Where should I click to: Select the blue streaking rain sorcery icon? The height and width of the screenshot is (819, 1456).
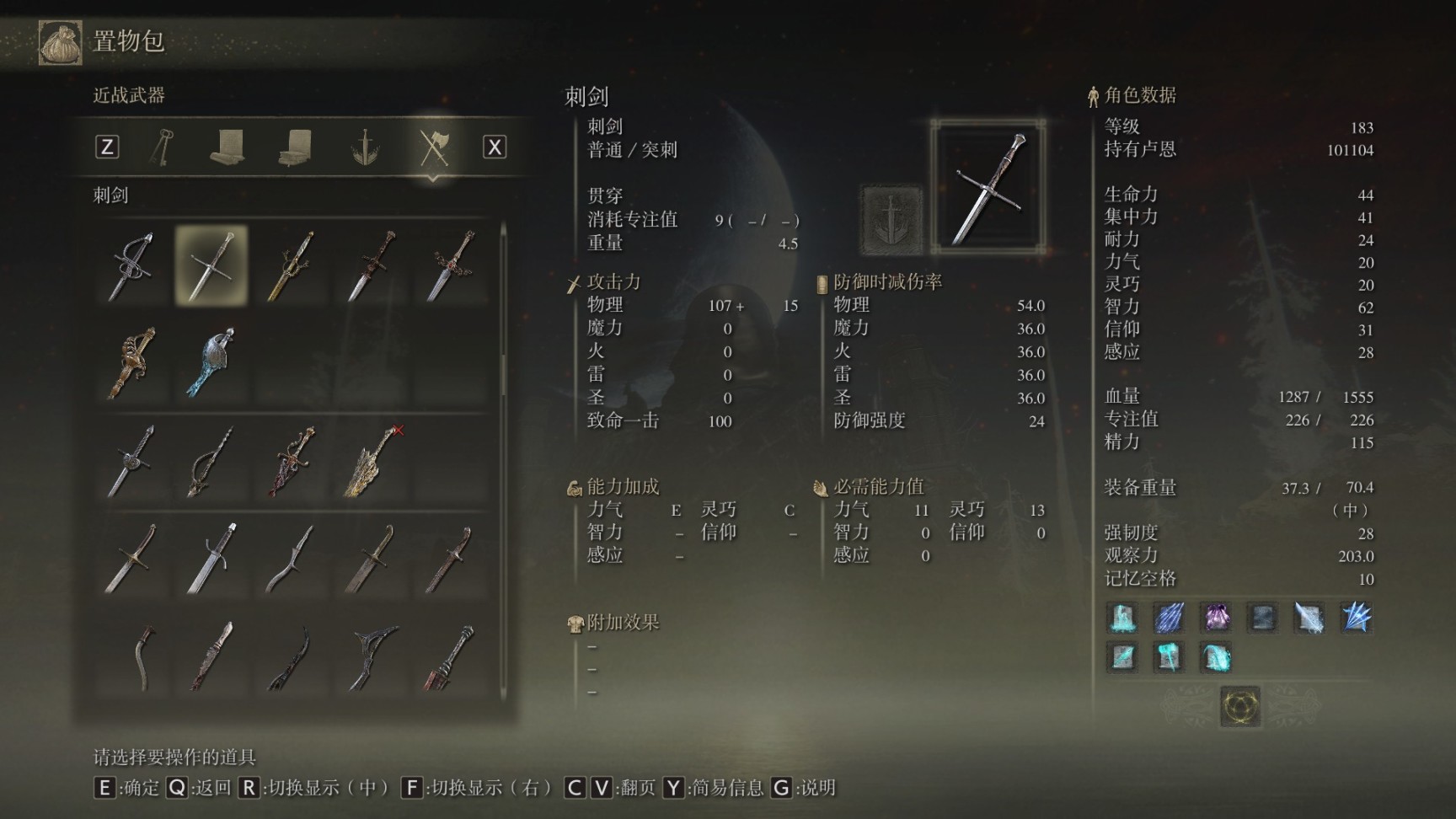pos(1169,618)
